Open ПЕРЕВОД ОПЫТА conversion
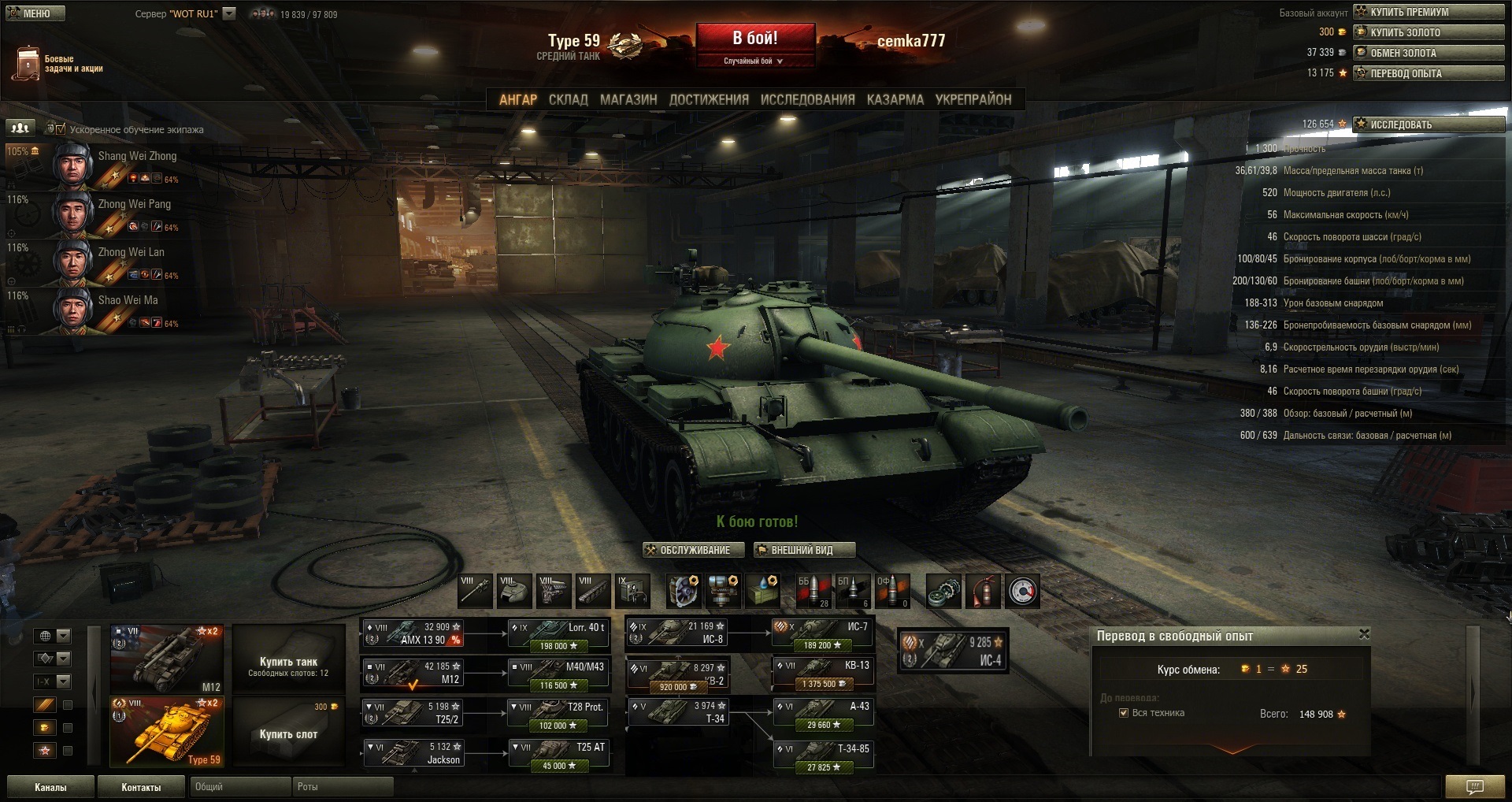 tap(1428, 73)
